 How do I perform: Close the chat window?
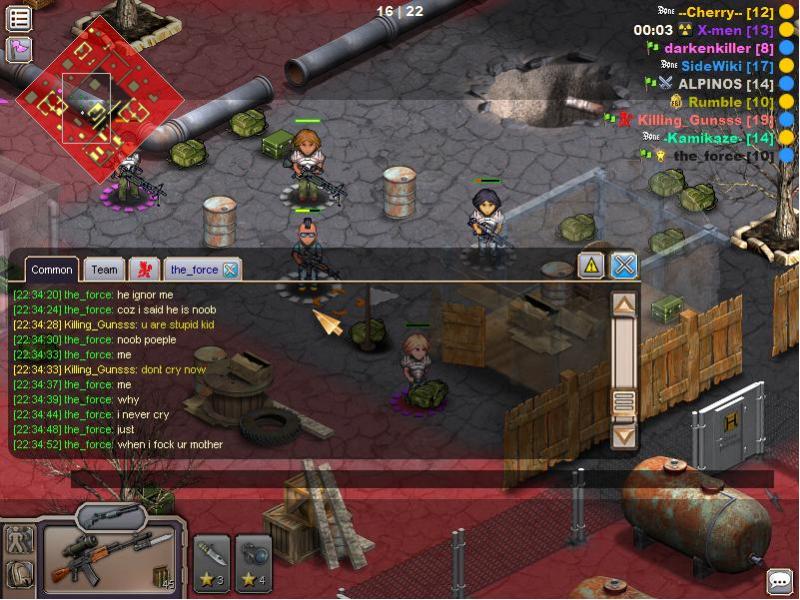pyautogui.click(x=624, y=265)
